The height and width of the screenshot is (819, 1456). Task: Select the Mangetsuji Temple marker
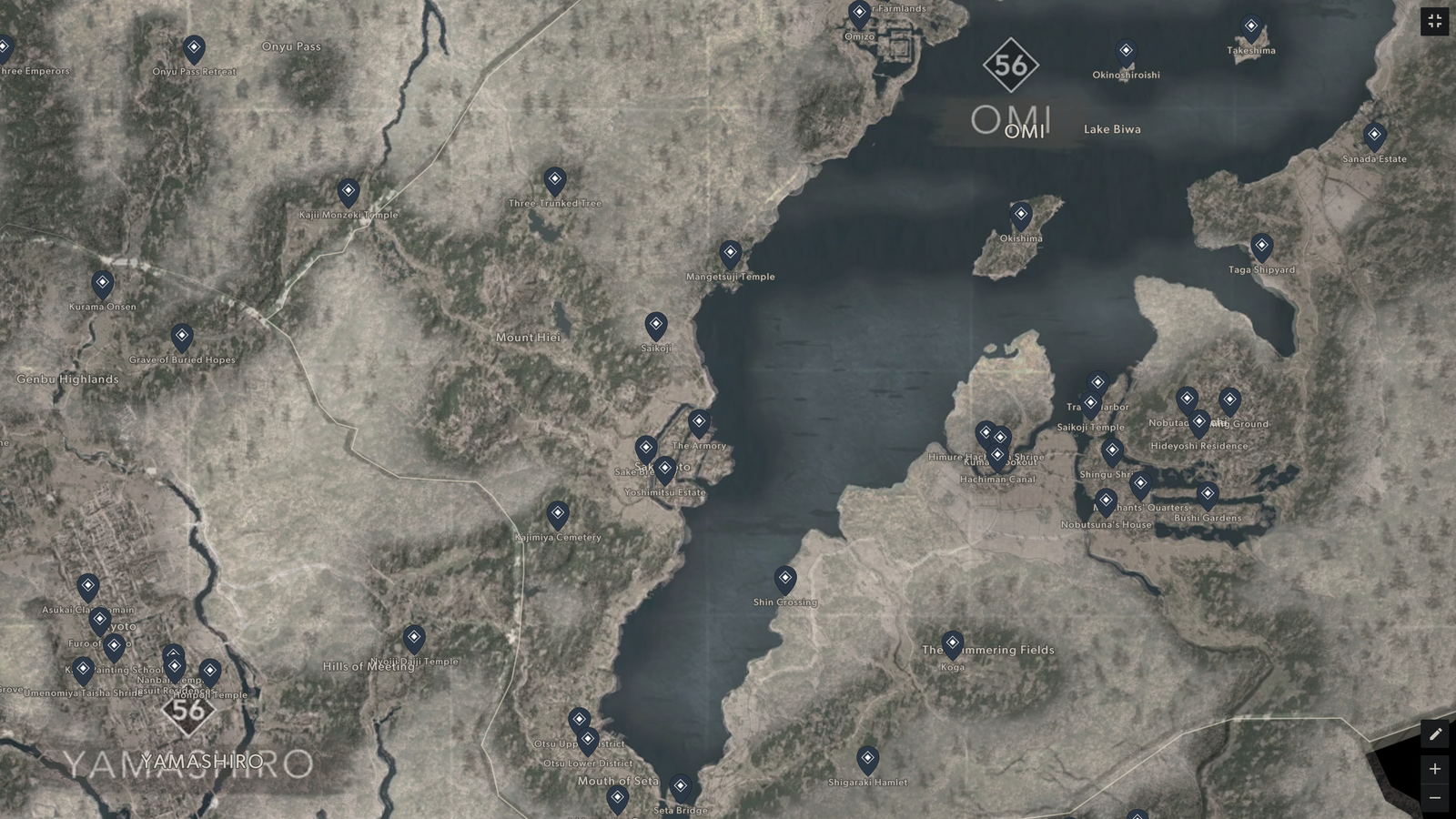tap(731, 252)
